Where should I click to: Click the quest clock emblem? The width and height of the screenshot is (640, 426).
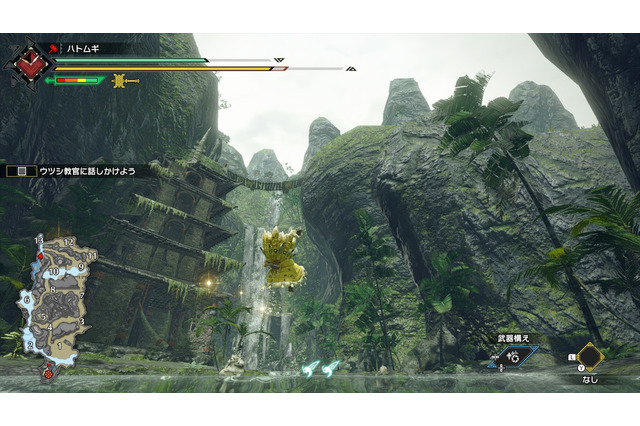(29, 62)
